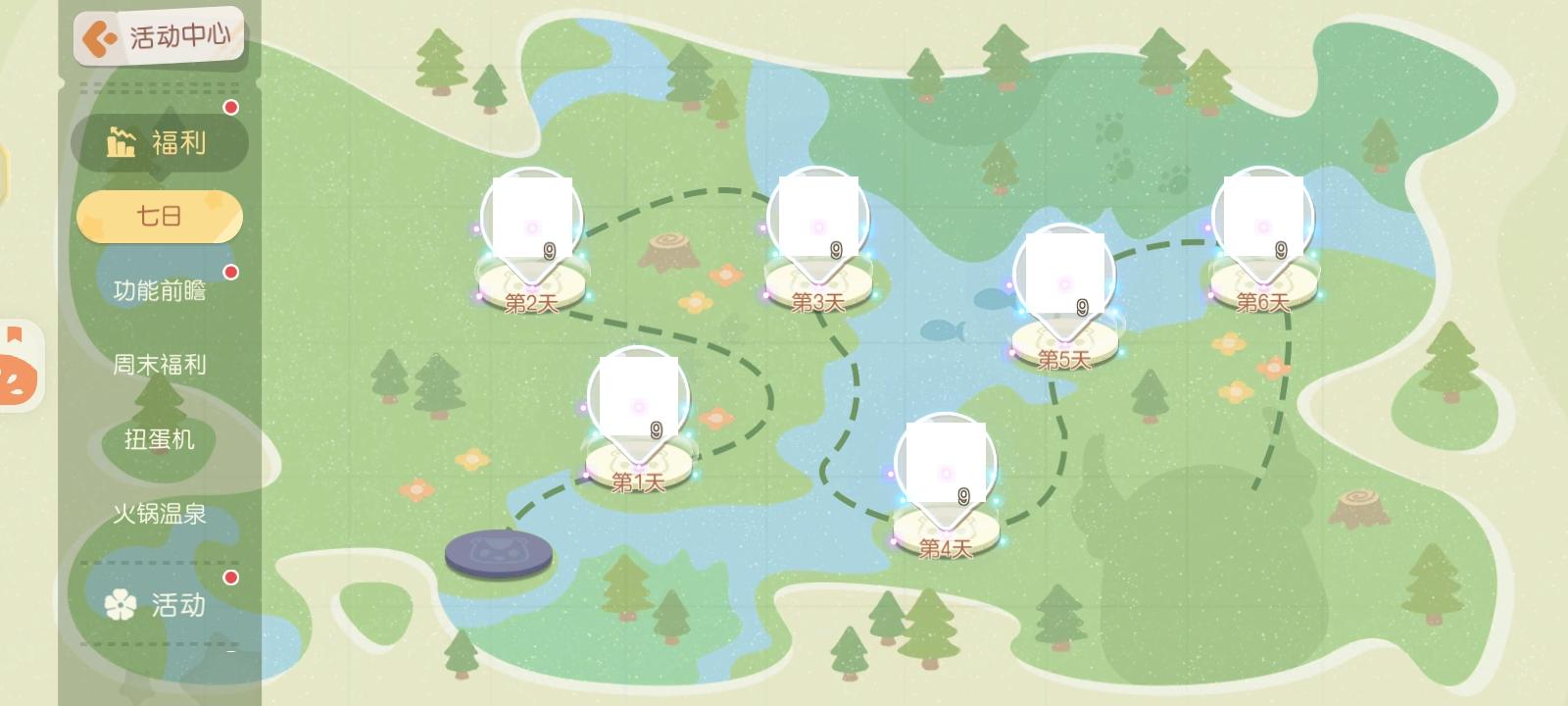Click the dark purple pond on the map
The image size is (1568, 706).
click(498, 554)
